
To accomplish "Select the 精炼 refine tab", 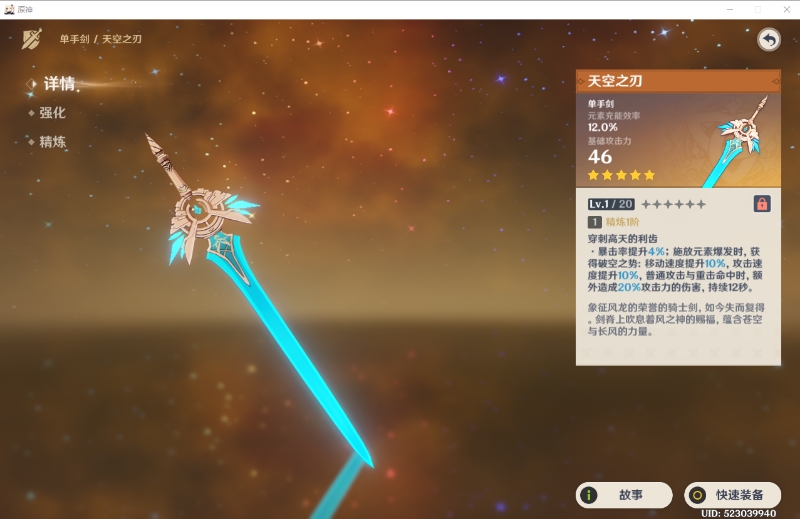I will pos(52,142).
